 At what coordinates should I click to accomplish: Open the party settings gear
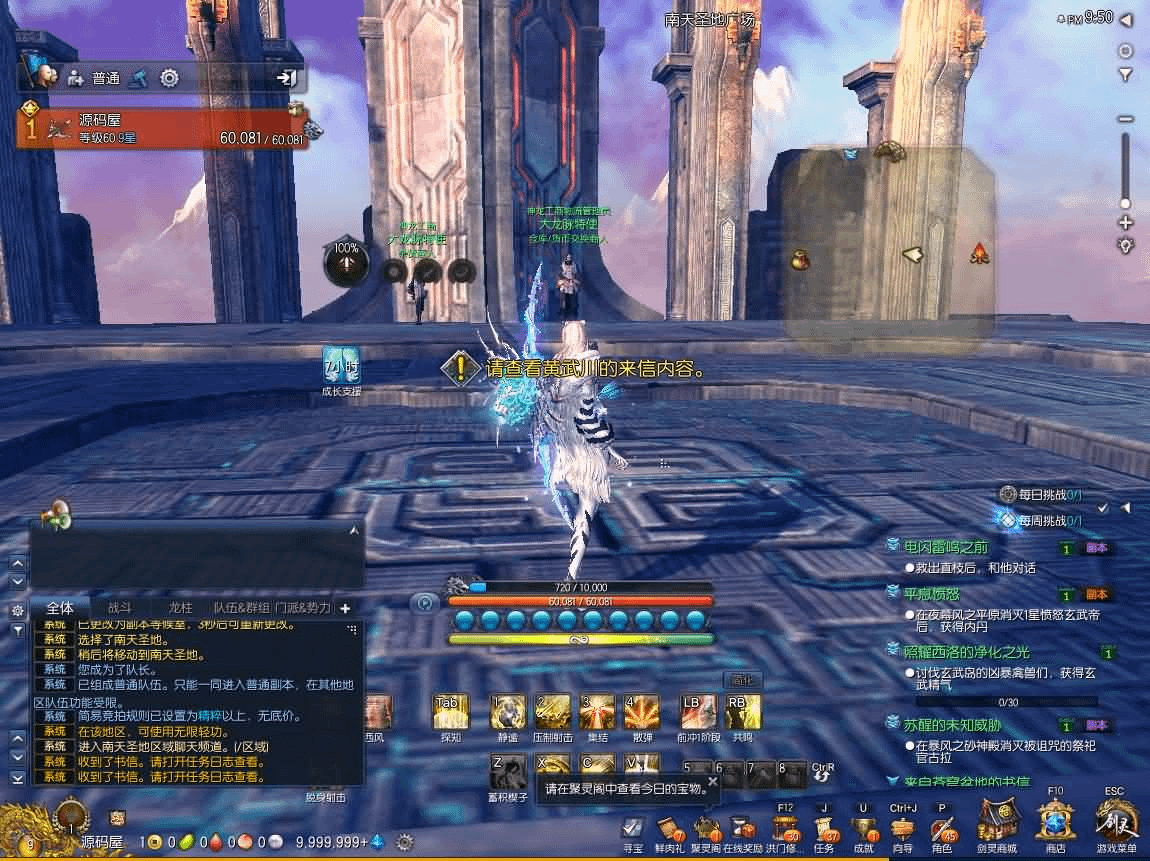coord(169,77)
